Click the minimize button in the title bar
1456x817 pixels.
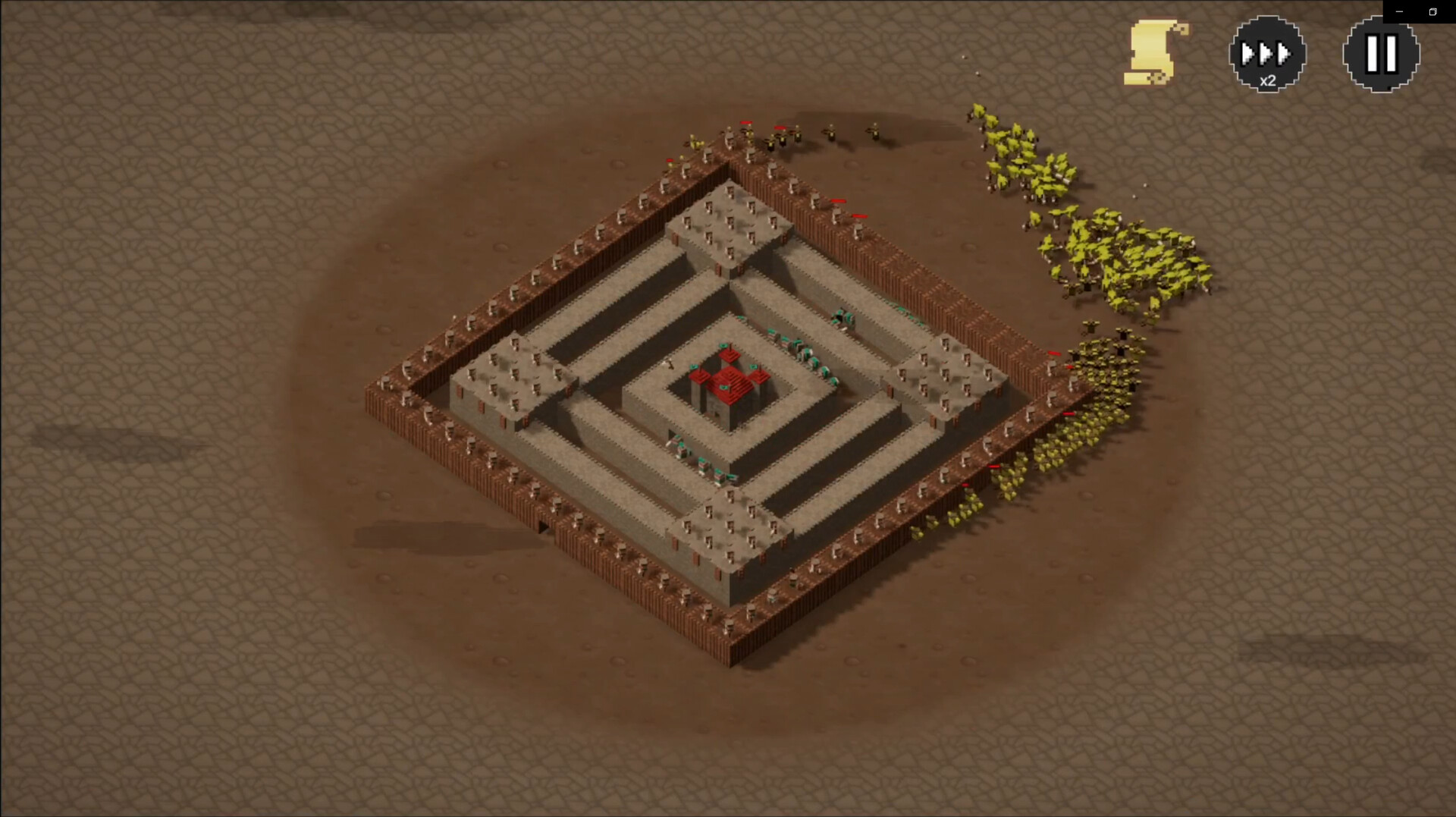1399,11
